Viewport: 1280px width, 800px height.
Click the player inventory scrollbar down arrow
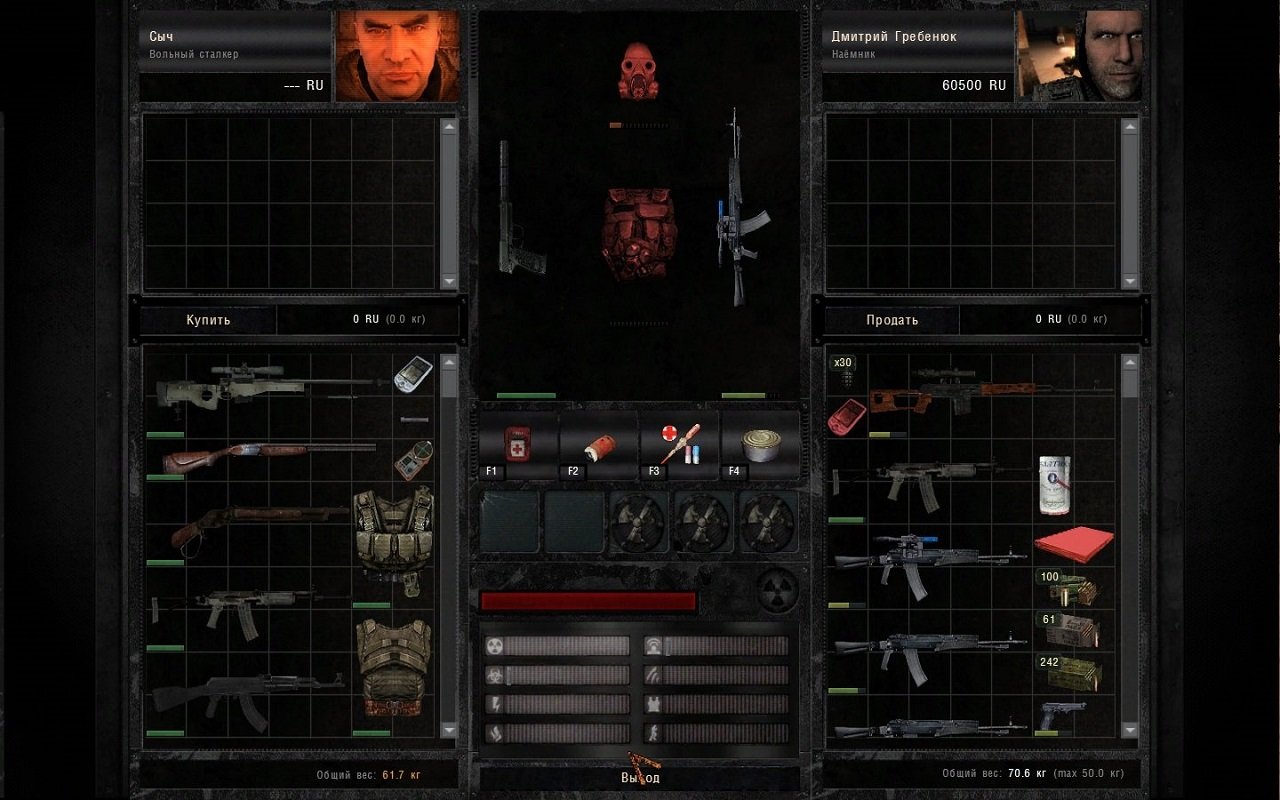(1130, 730)
